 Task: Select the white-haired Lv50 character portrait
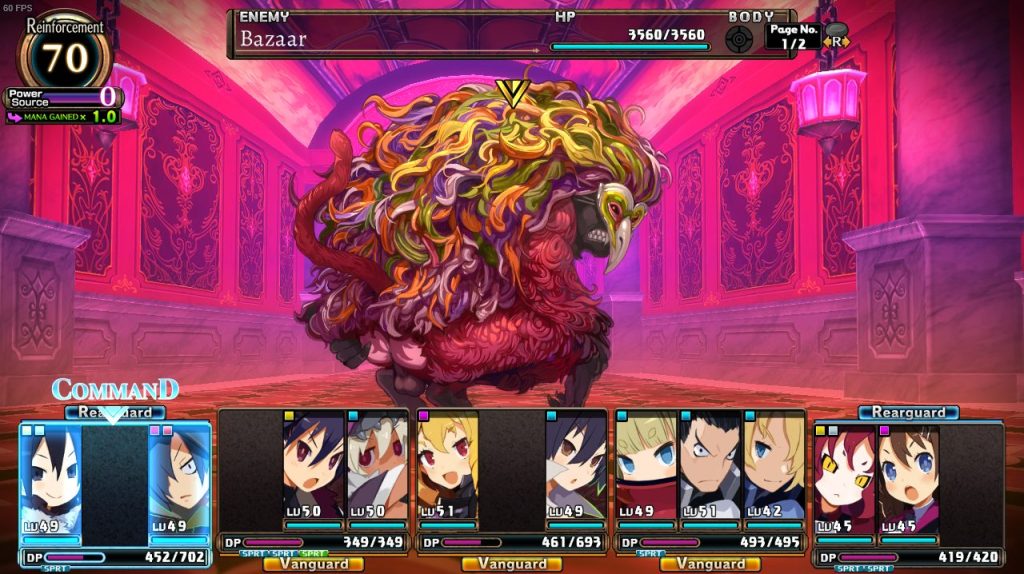click(377, 467)
